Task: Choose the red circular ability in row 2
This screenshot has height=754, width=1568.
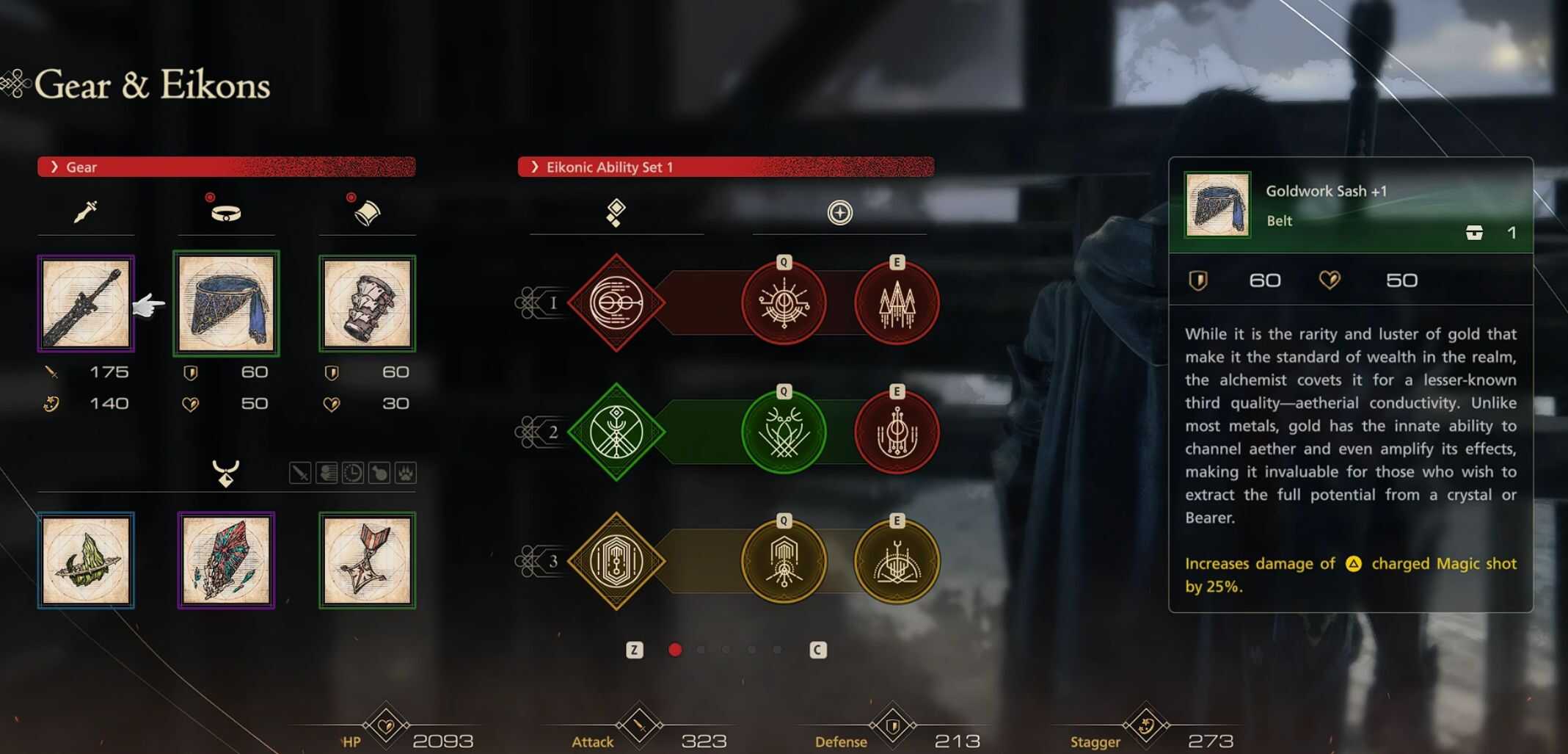Action: coord(897,432)
